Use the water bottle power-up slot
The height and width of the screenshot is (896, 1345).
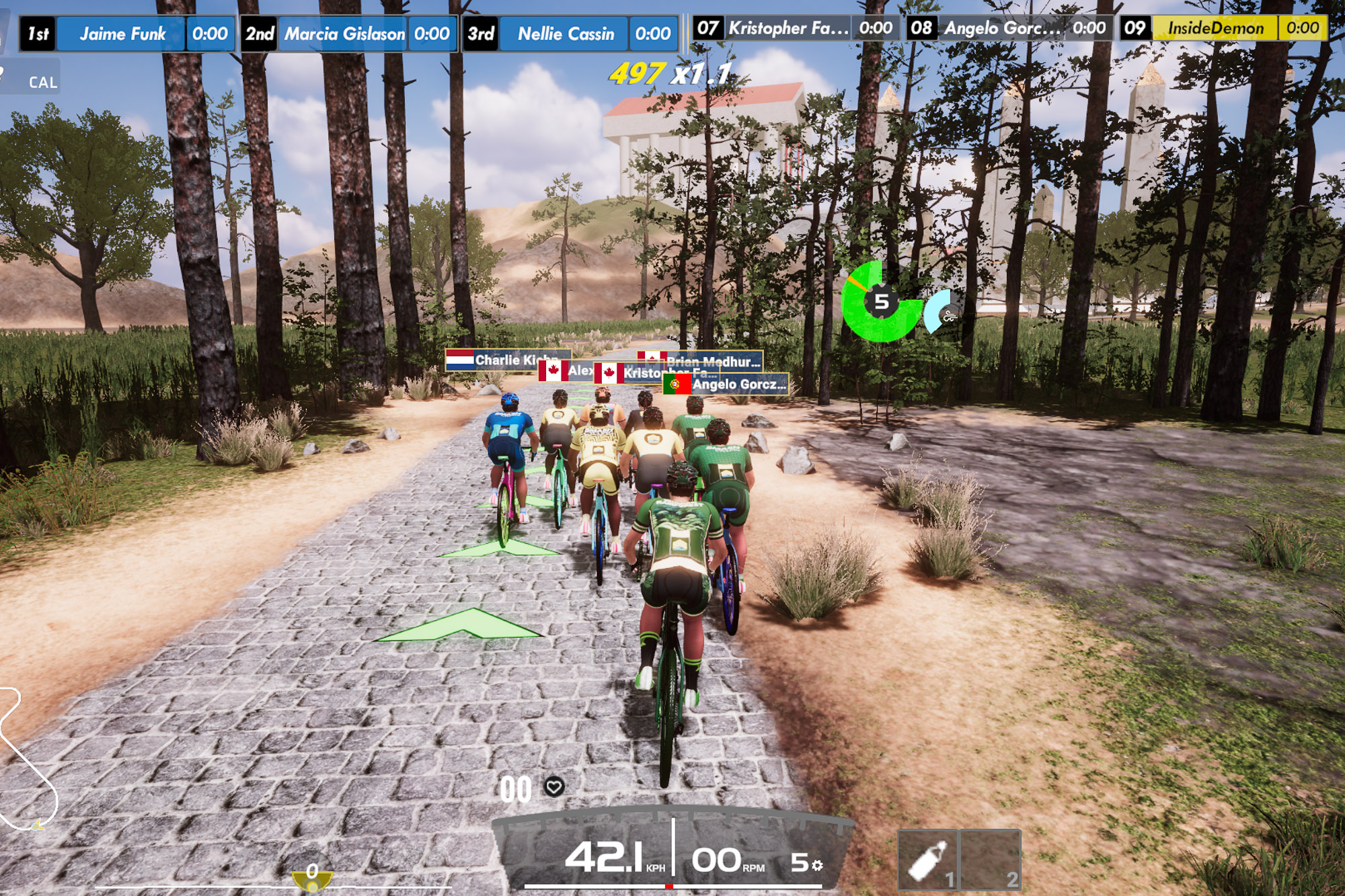[x=927, y=860]
